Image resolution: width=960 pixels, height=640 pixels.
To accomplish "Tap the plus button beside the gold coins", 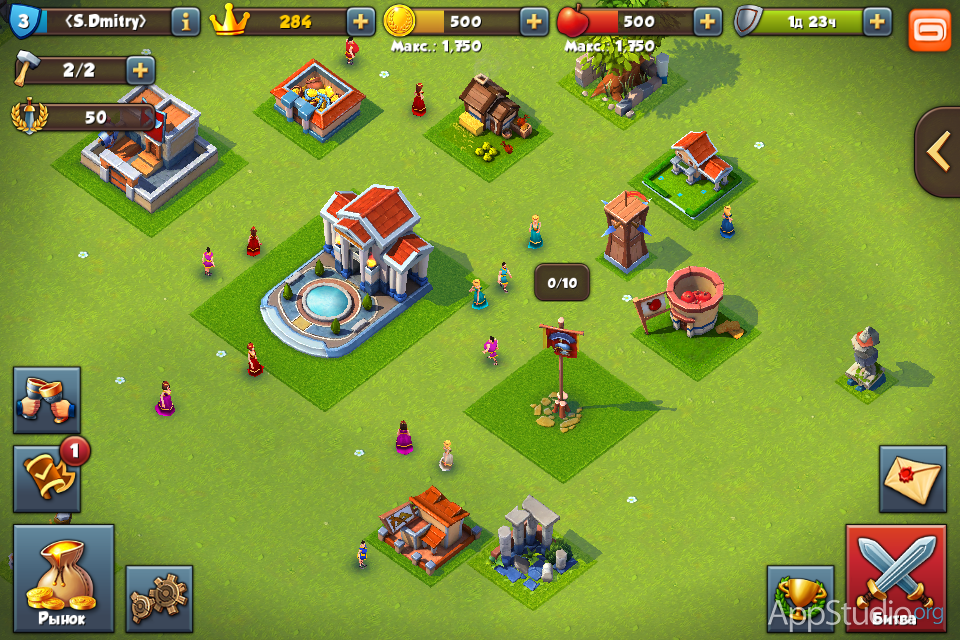I will pos(534,21).
